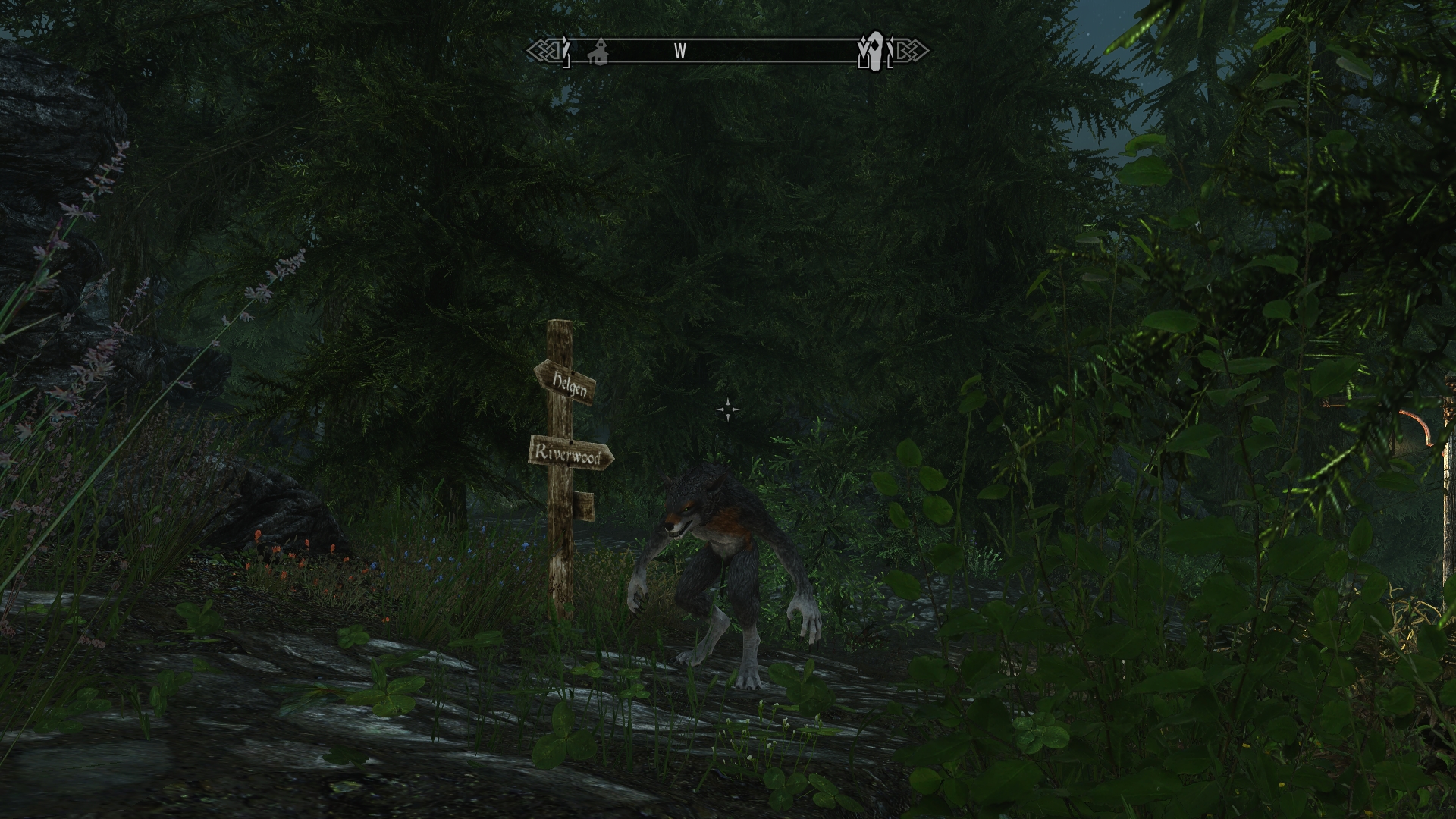Select the standing stone marker on the compass

point(875,50)
